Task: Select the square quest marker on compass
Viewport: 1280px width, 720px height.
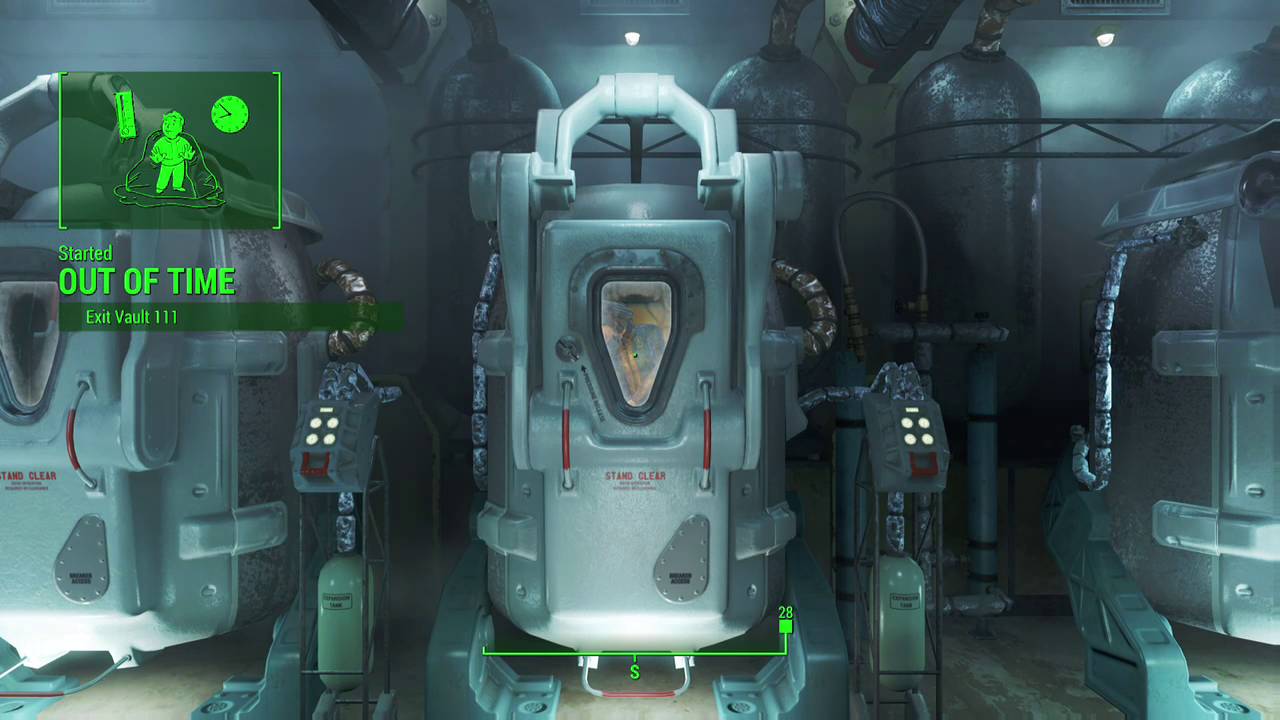Action: click(x=785, y=627)
